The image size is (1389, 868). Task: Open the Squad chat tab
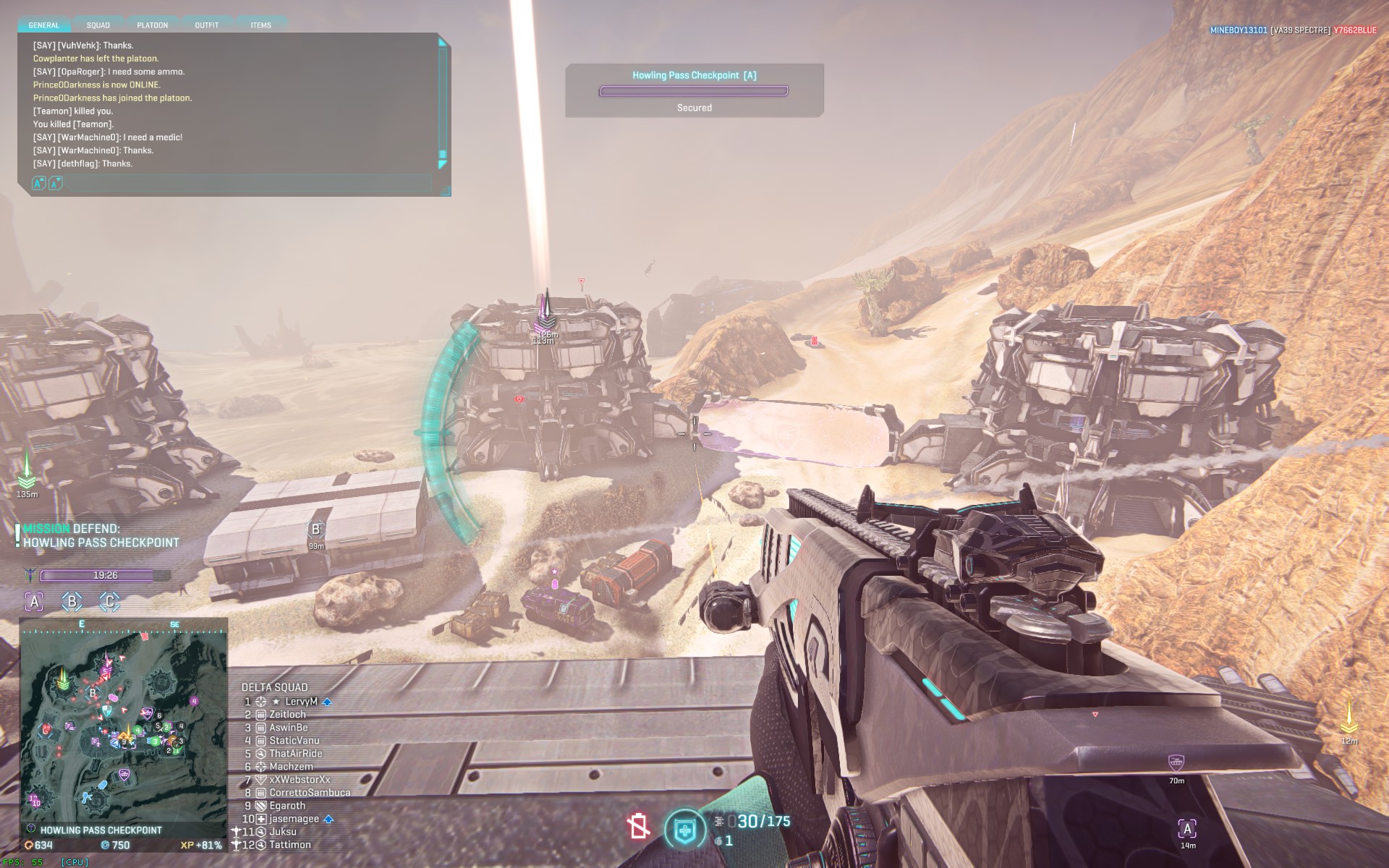click(x=98, y=25)
